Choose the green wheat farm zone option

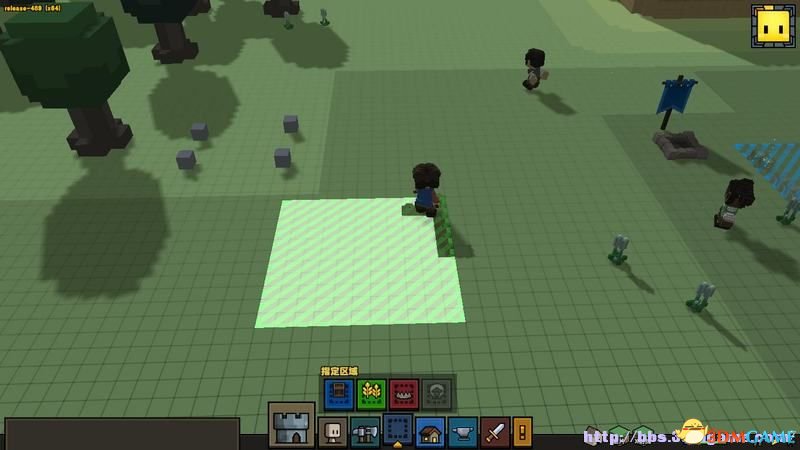pyautogui.click(x=372, y=391)
